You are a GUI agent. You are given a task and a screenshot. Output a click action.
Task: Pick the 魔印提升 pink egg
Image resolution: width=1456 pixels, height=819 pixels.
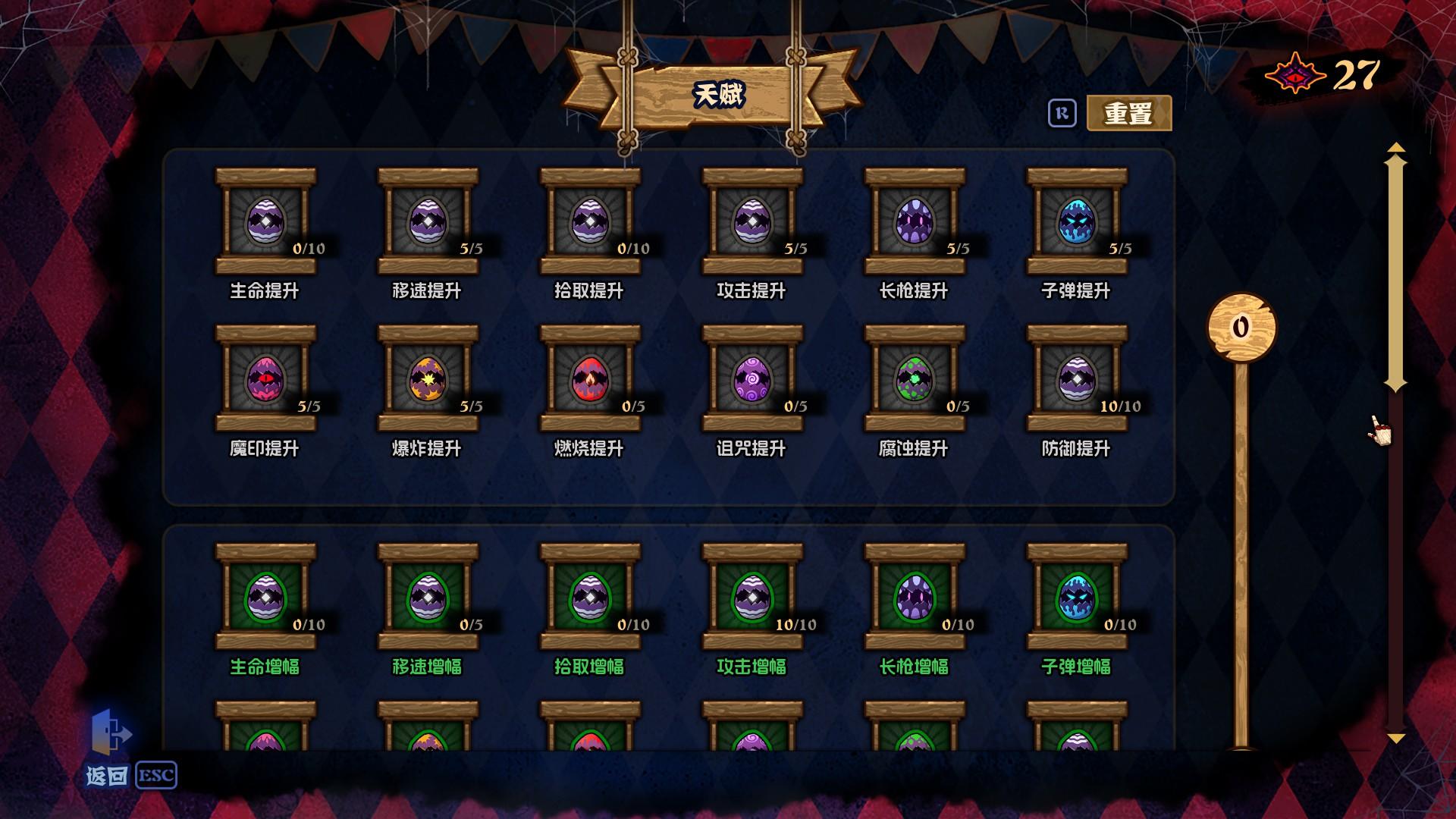[267, 377]
